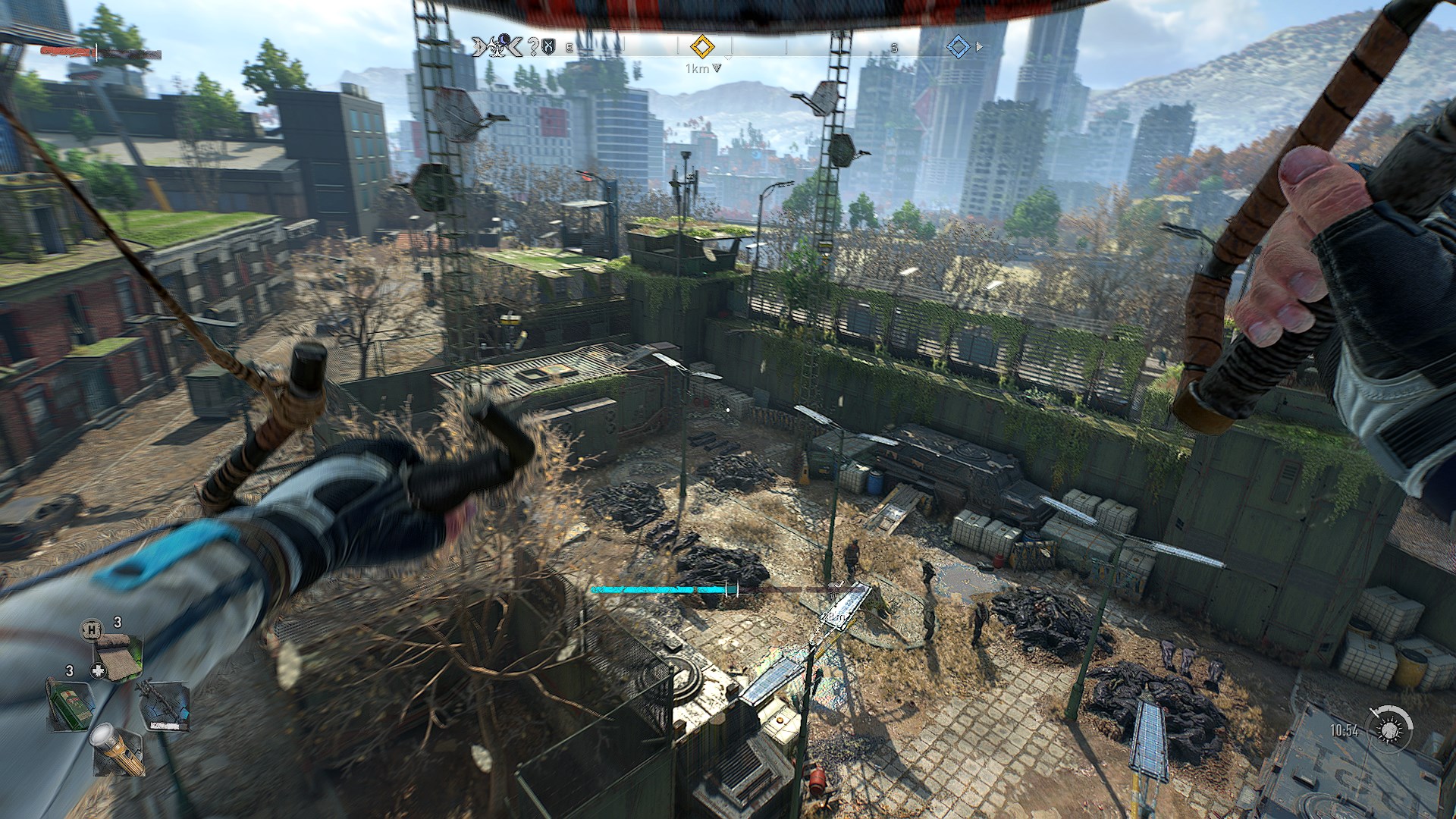Click the S direction label on the compass

(x=895, y=48)
